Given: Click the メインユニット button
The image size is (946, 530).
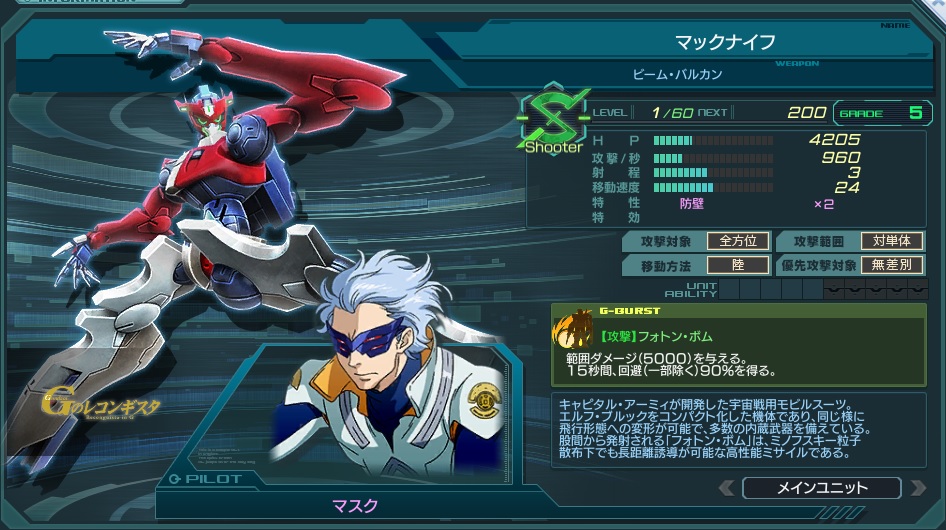Looking at the screenshot, I should click(822, 488).
